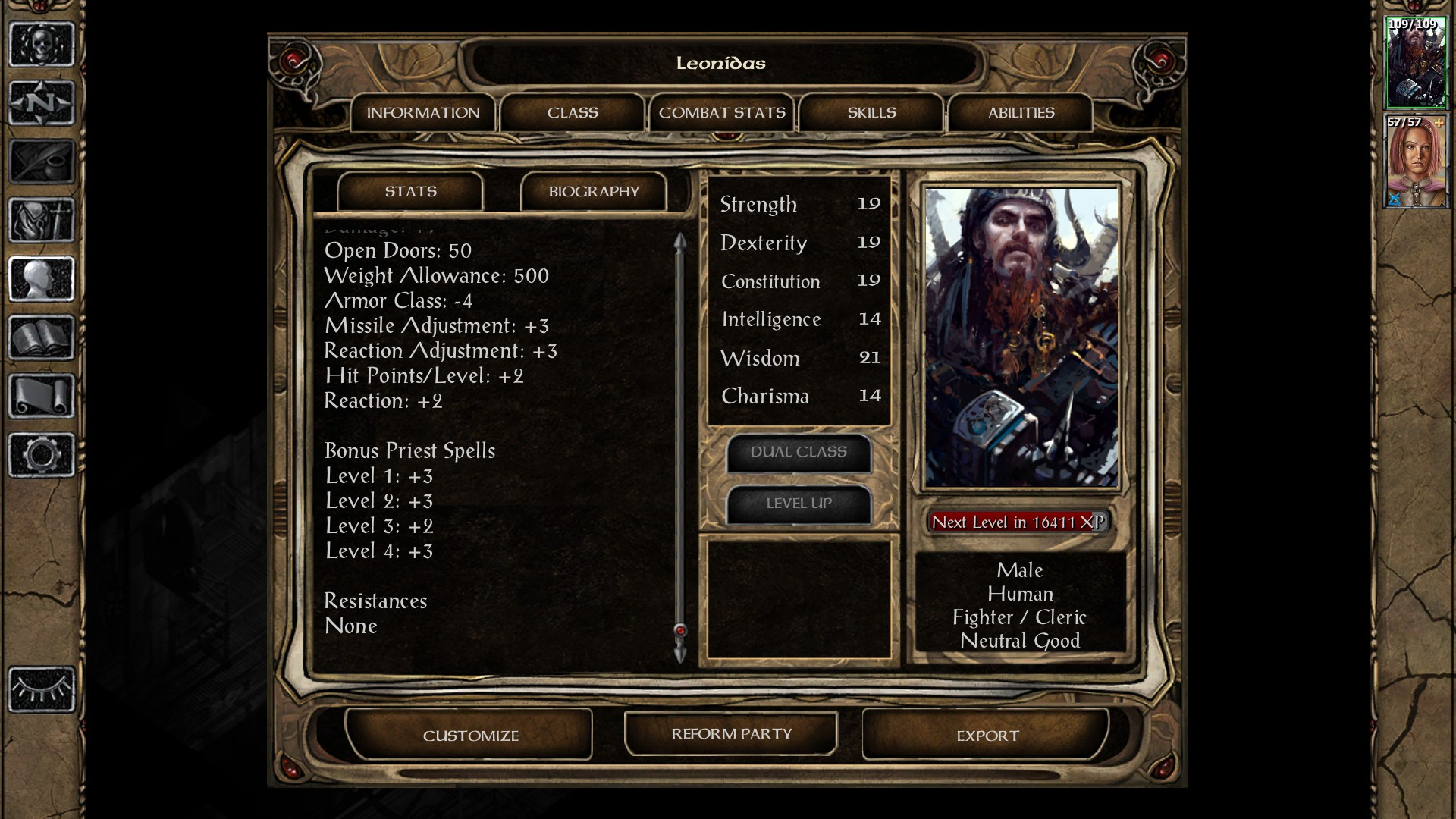
Task: Open the spellbook icon in sidebar
Action: coord(42,337)
